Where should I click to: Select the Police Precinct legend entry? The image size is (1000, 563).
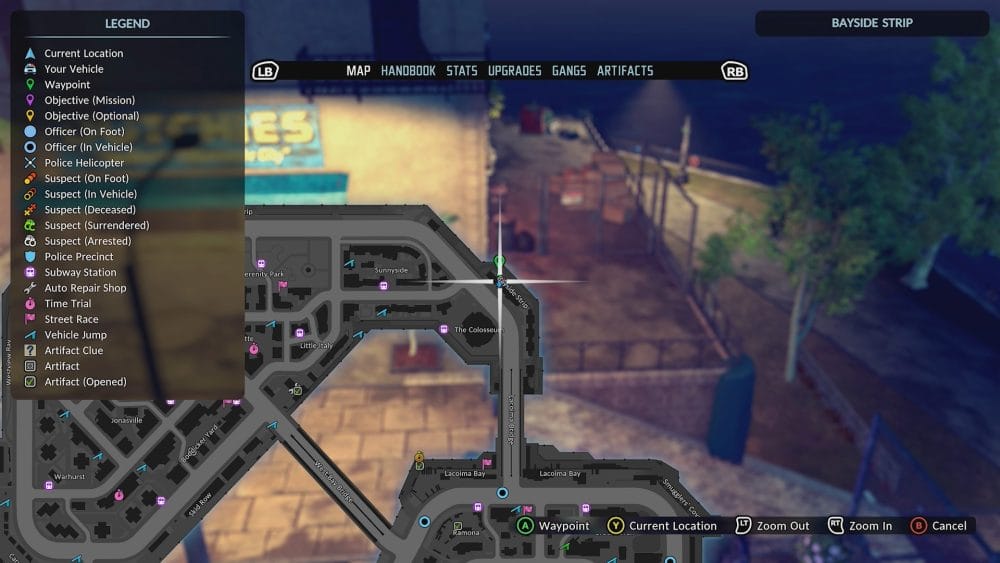pos(79,257)
